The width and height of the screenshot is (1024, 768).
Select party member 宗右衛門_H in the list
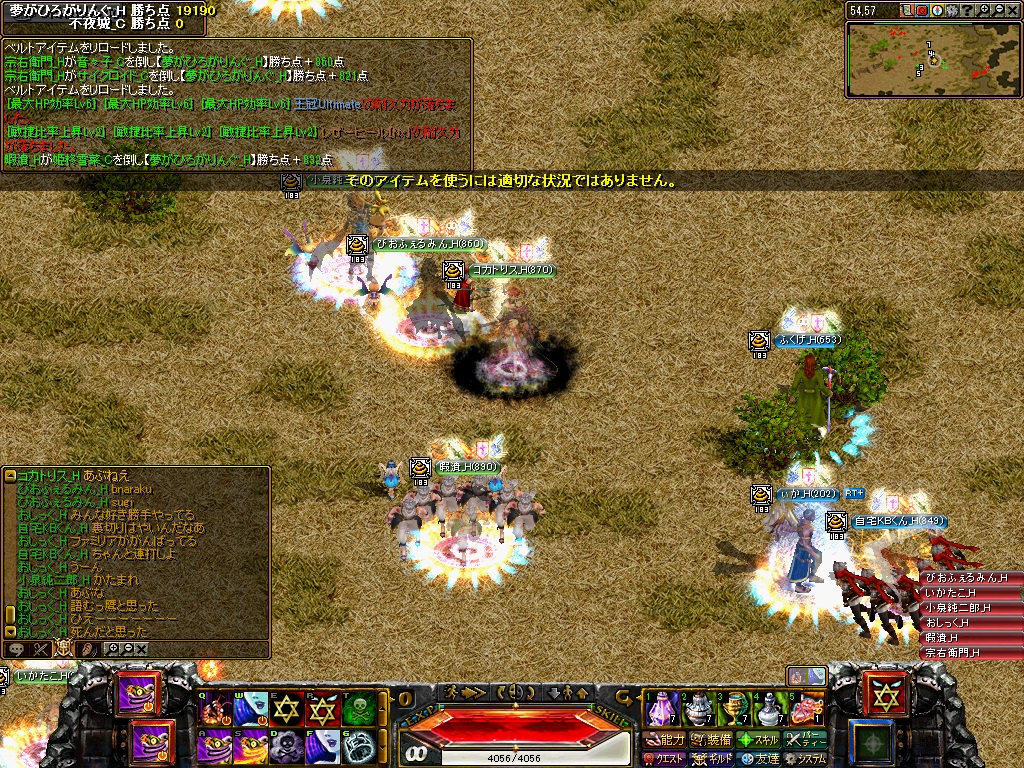[x=970, y=653]
